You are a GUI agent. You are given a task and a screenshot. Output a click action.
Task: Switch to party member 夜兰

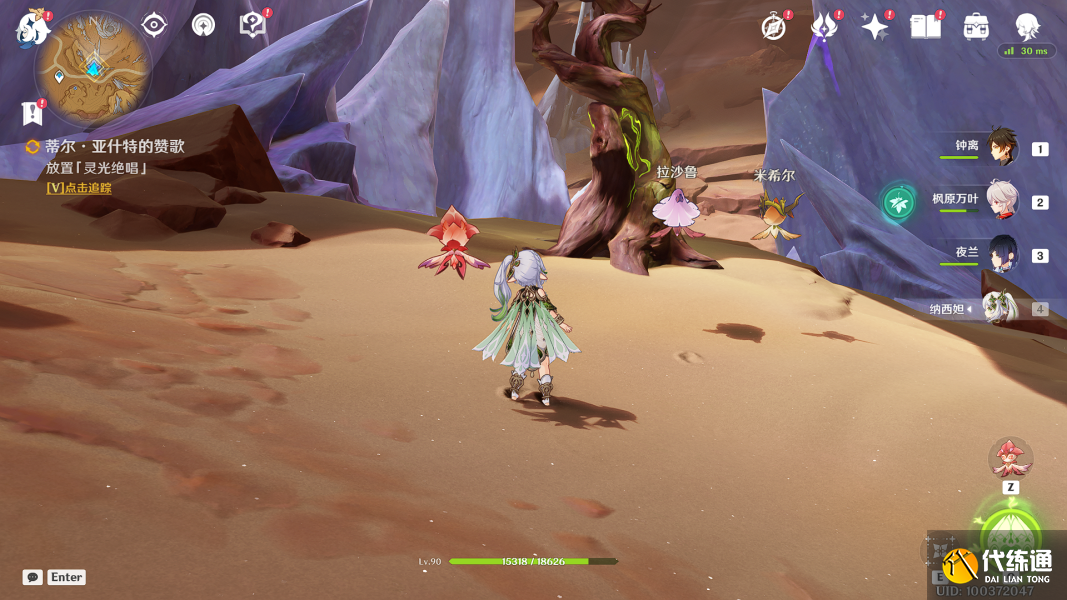click(x=1001, y=254)
